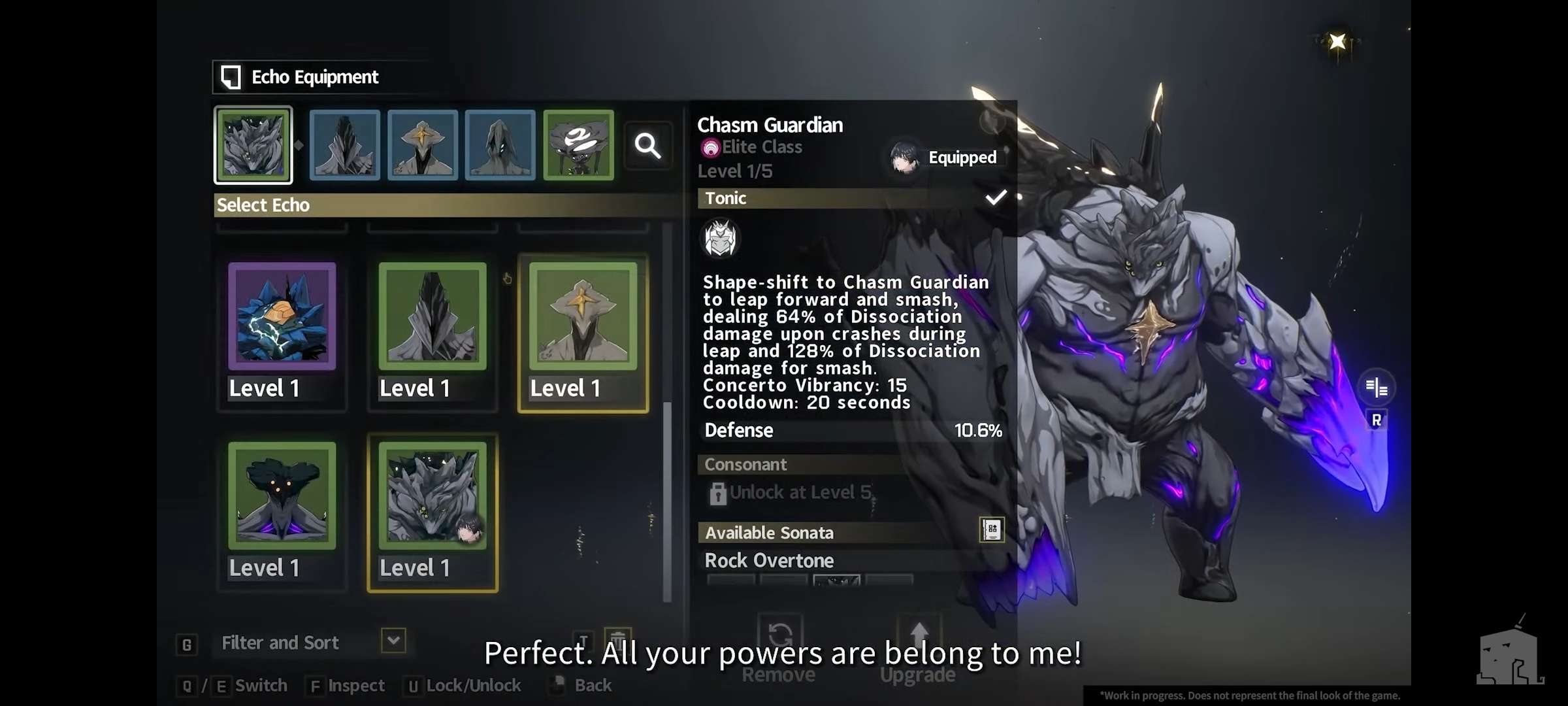
Task: Click the Back button
Action: click(592, 685)
